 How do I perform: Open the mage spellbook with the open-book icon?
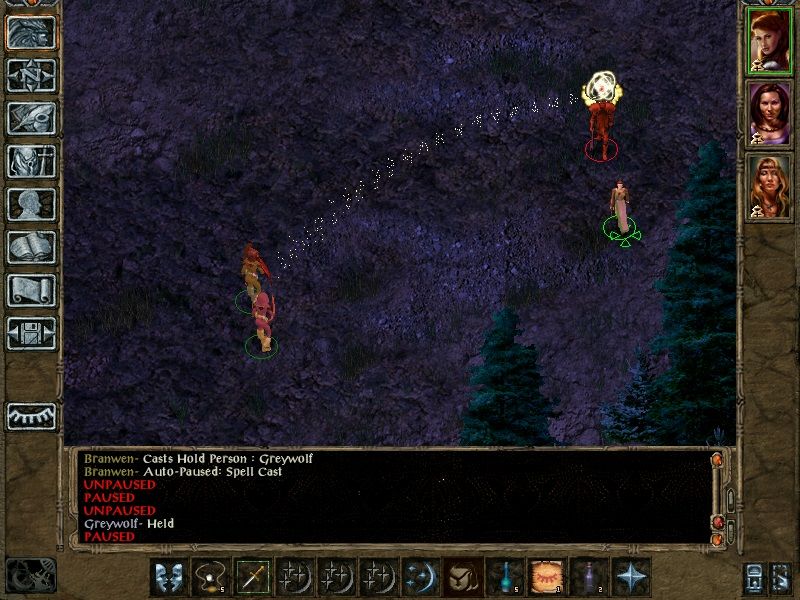click(31, 247)
